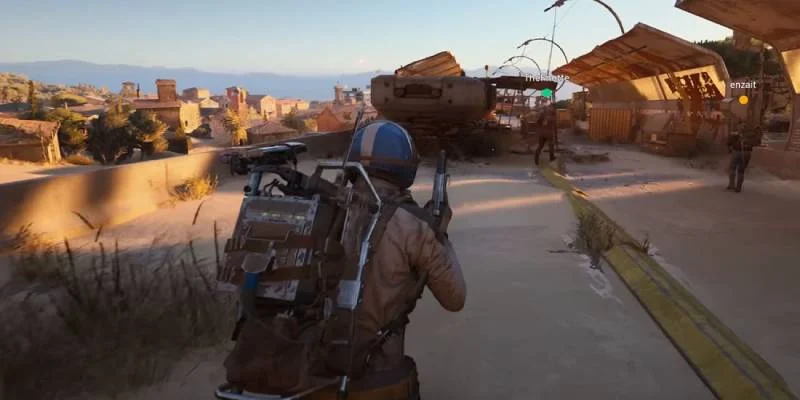800x400 pixels.
Task: Click the orange marker labeled enzait
Action: 743,100
